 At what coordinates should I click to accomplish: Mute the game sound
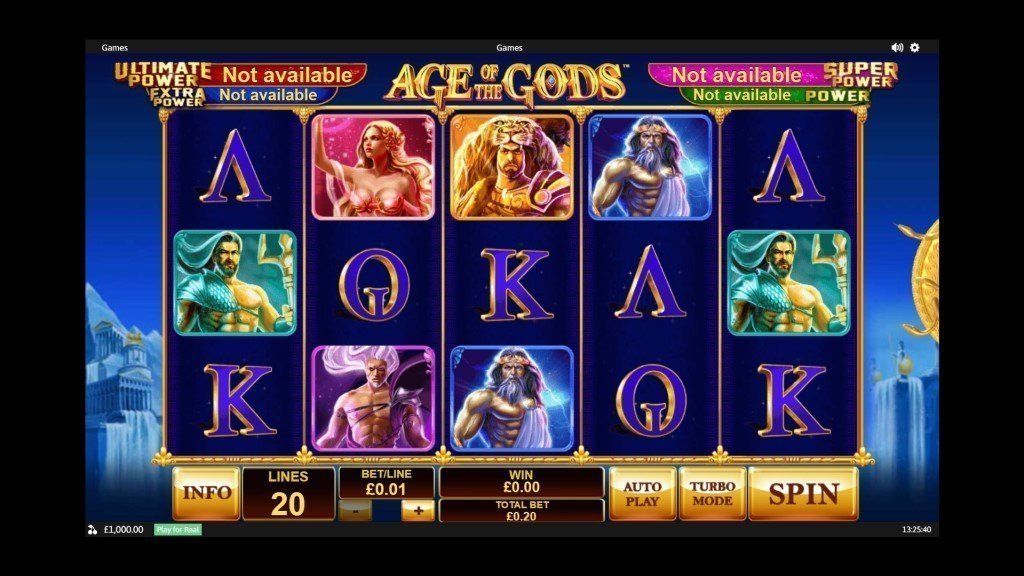coord(897,47)
